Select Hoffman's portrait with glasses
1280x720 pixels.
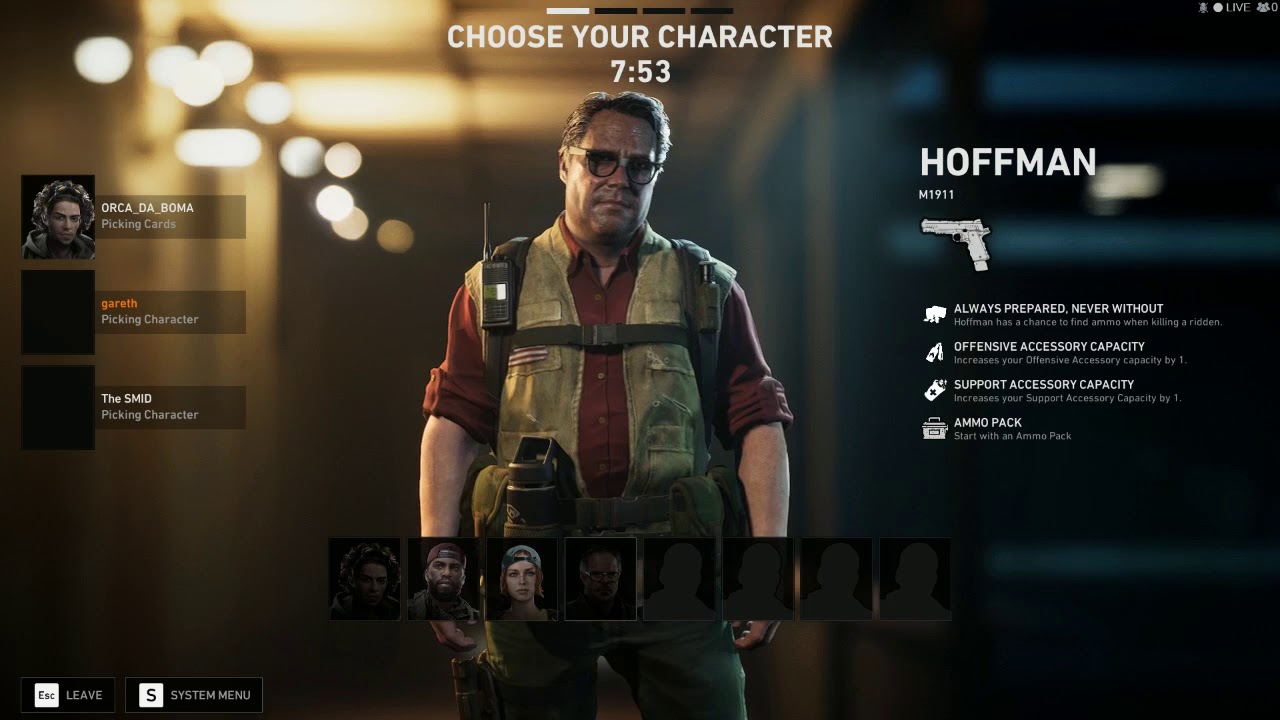point(601,579)
